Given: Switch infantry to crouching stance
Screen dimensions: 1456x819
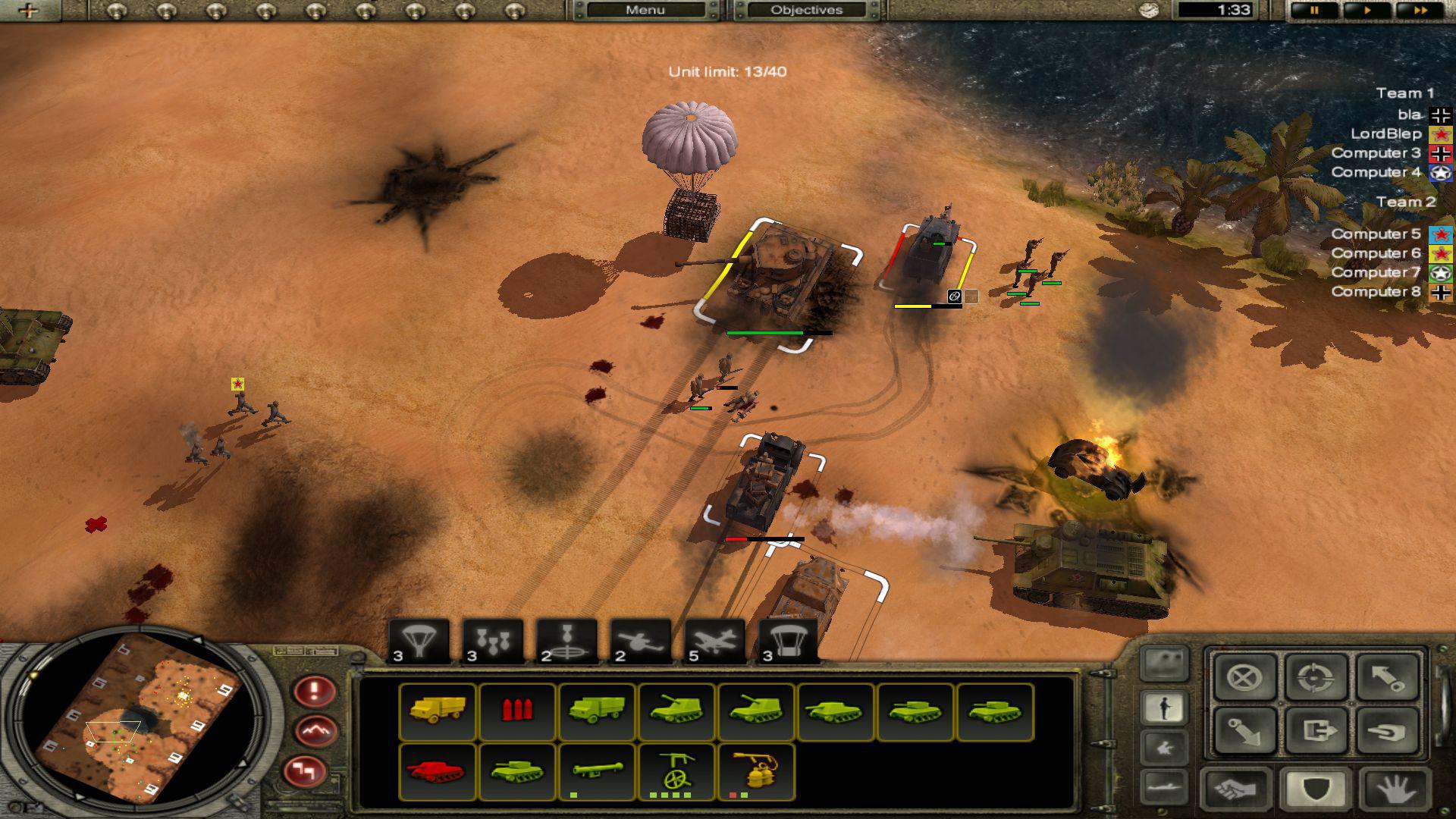Looking at the screenshot, I should tap(1164, 747).
